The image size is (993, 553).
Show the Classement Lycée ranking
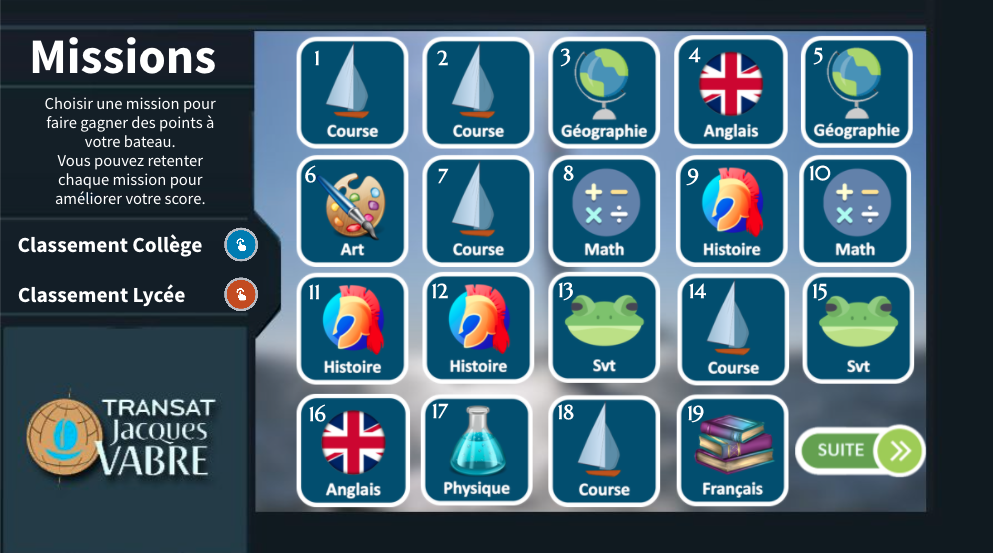[x=241, y=295]
